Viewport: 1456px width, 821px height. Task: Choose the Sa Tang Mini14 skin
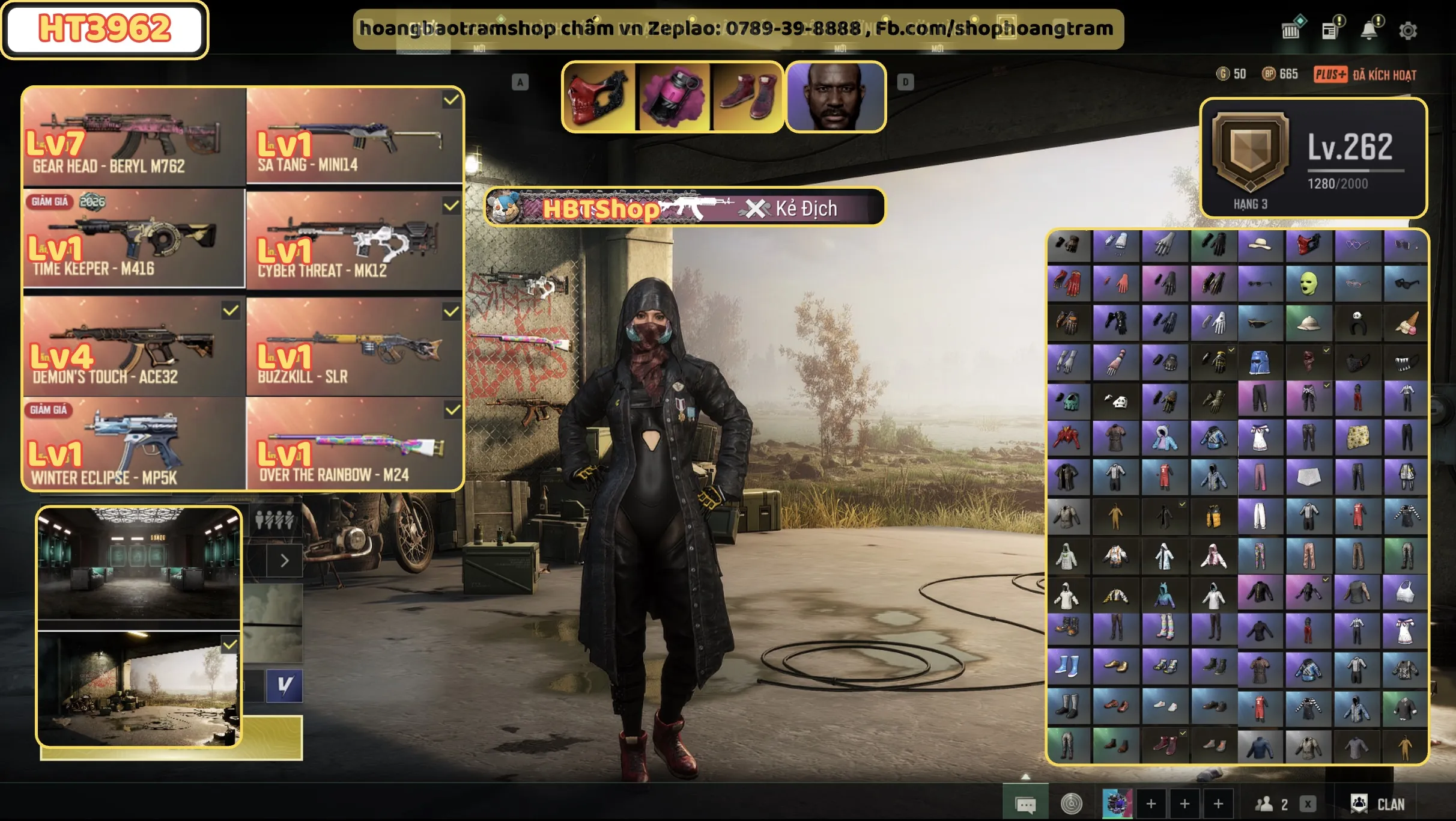click(x=354, y=137)
